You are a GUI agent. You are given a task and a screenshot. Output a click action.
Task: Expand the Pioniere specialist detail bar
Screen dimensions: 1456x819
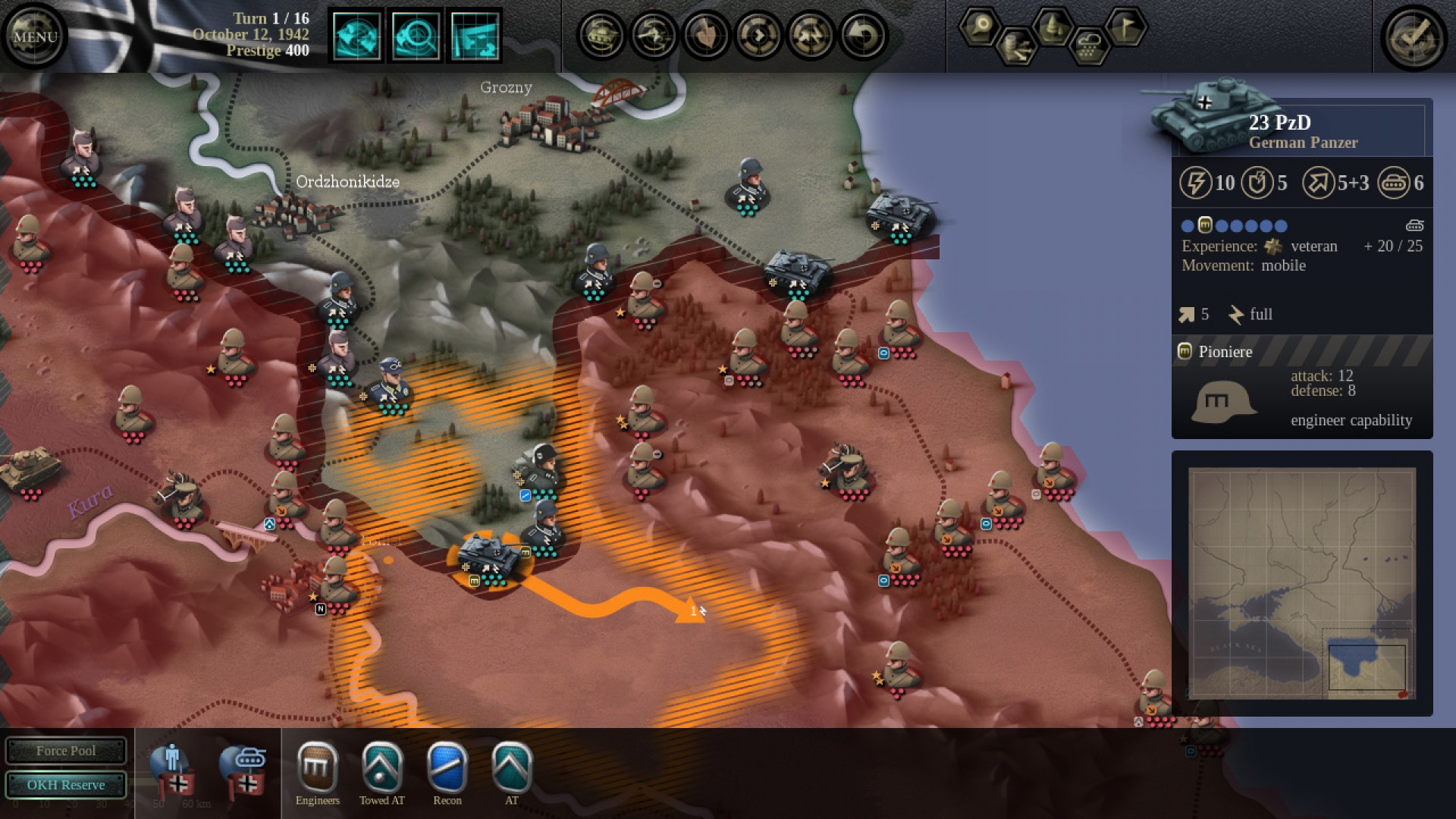point(1301,351)
